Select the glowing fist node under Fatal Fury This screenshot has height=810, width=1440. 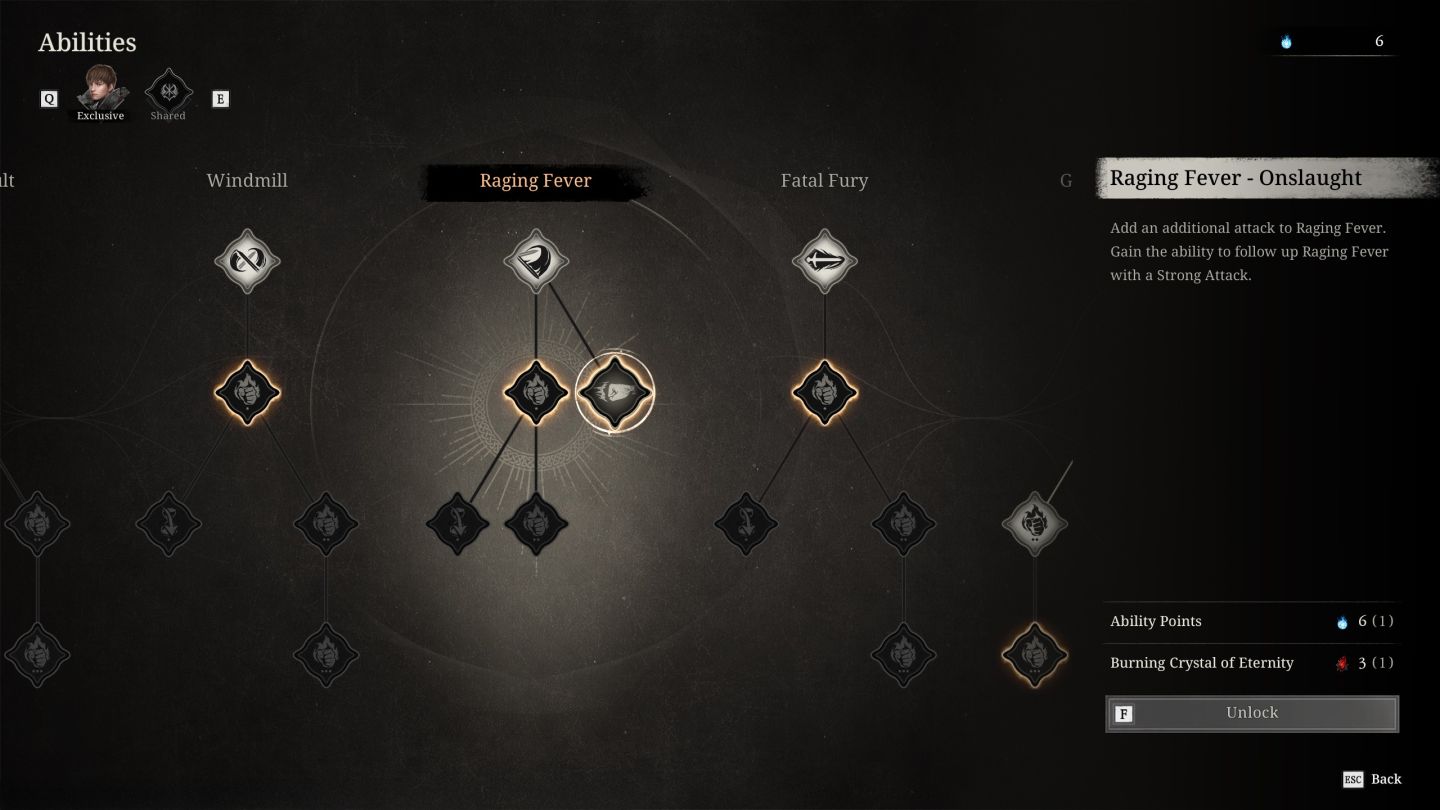824,392
